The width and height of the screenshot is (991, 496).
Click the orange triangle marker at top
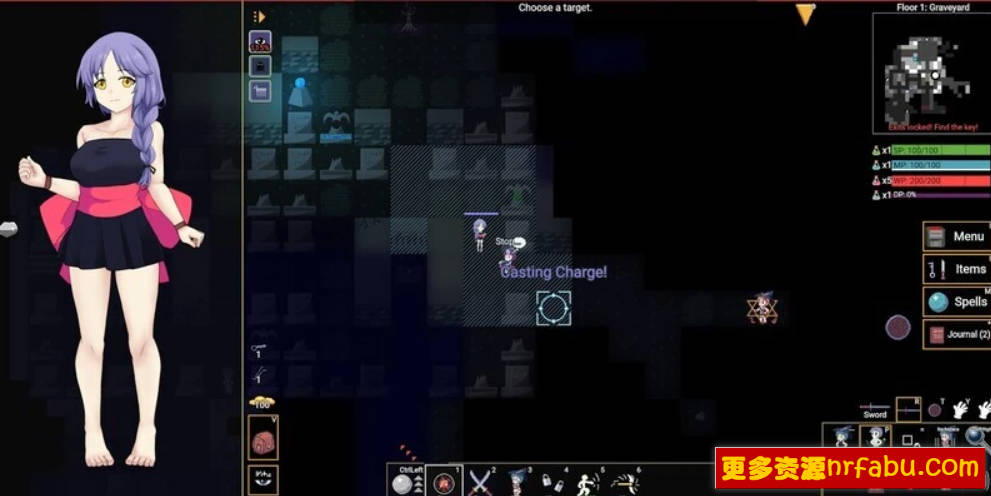click(806, 13)
